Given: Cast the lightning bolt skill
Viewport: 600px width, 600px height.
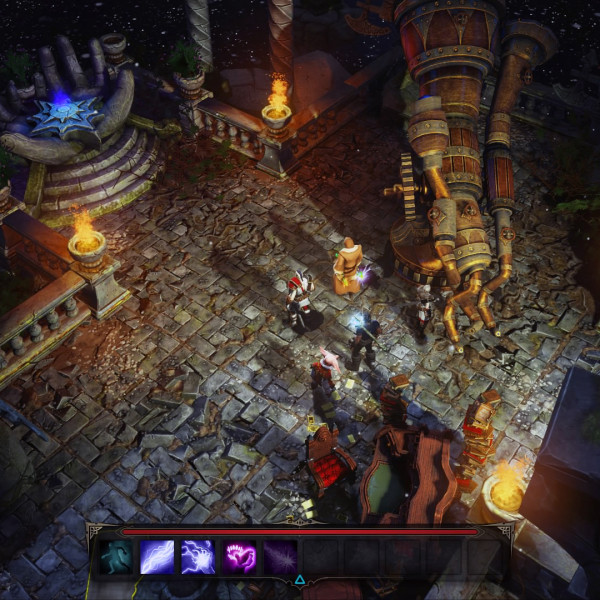Looking at the screenshot, I should pyautogui.click(x=157, y=557).
